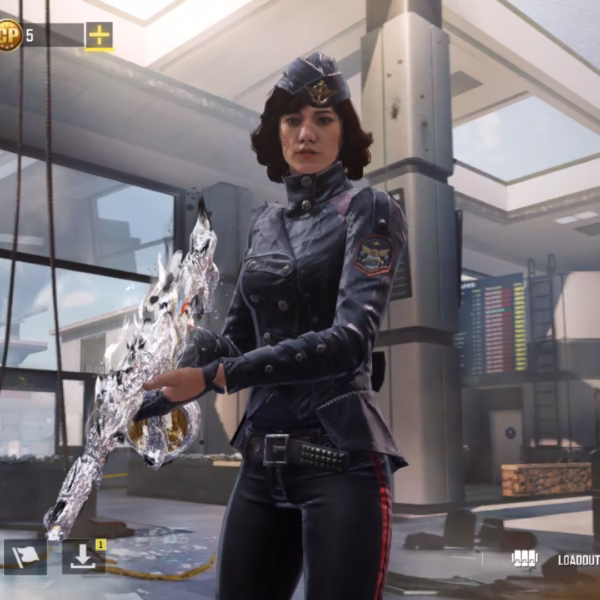Viewport: 600px width, 600px height.
Task: Open the Loadout menu
Action: 577,561
